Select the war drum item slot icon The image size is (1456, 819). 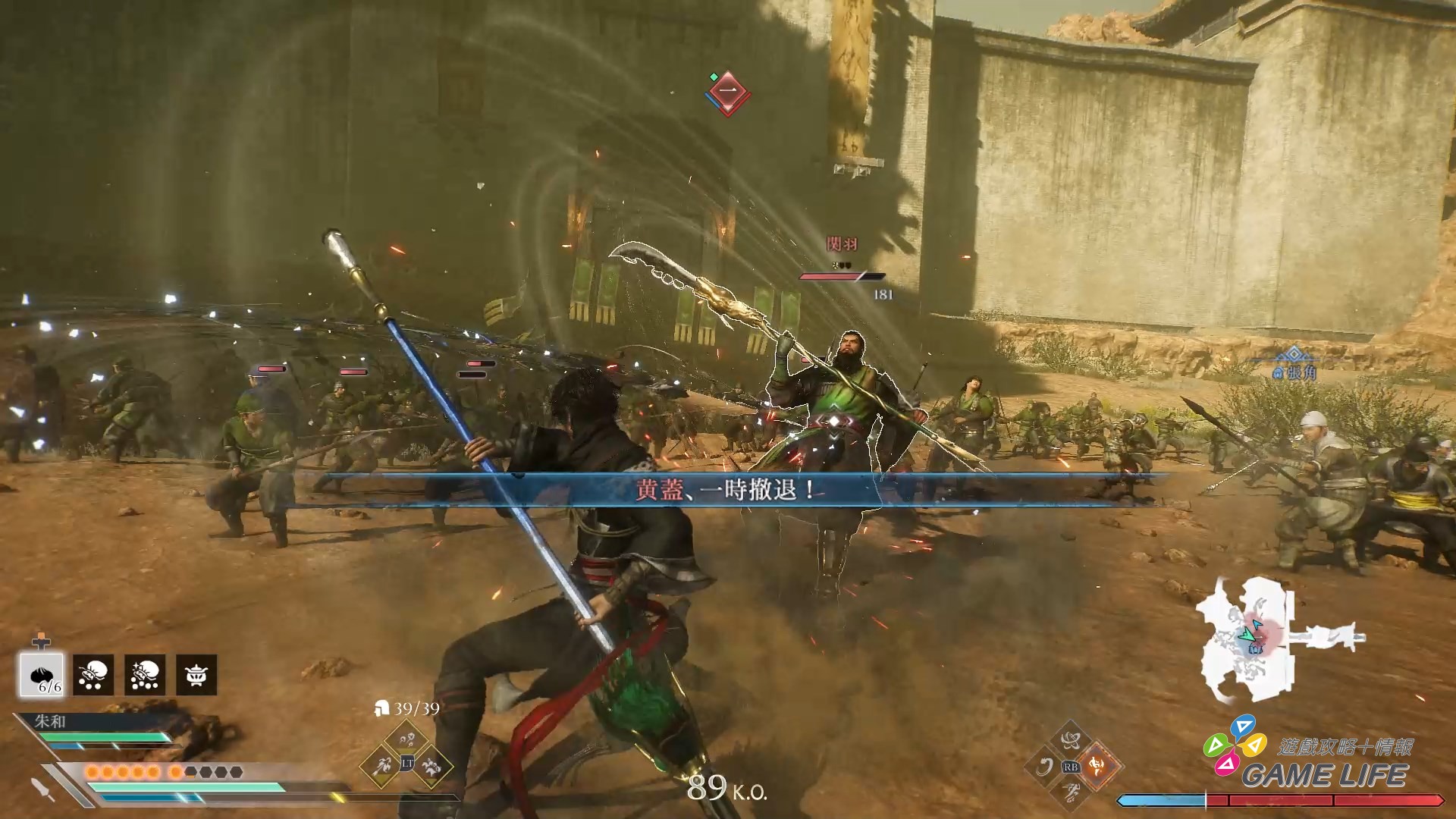196,676
